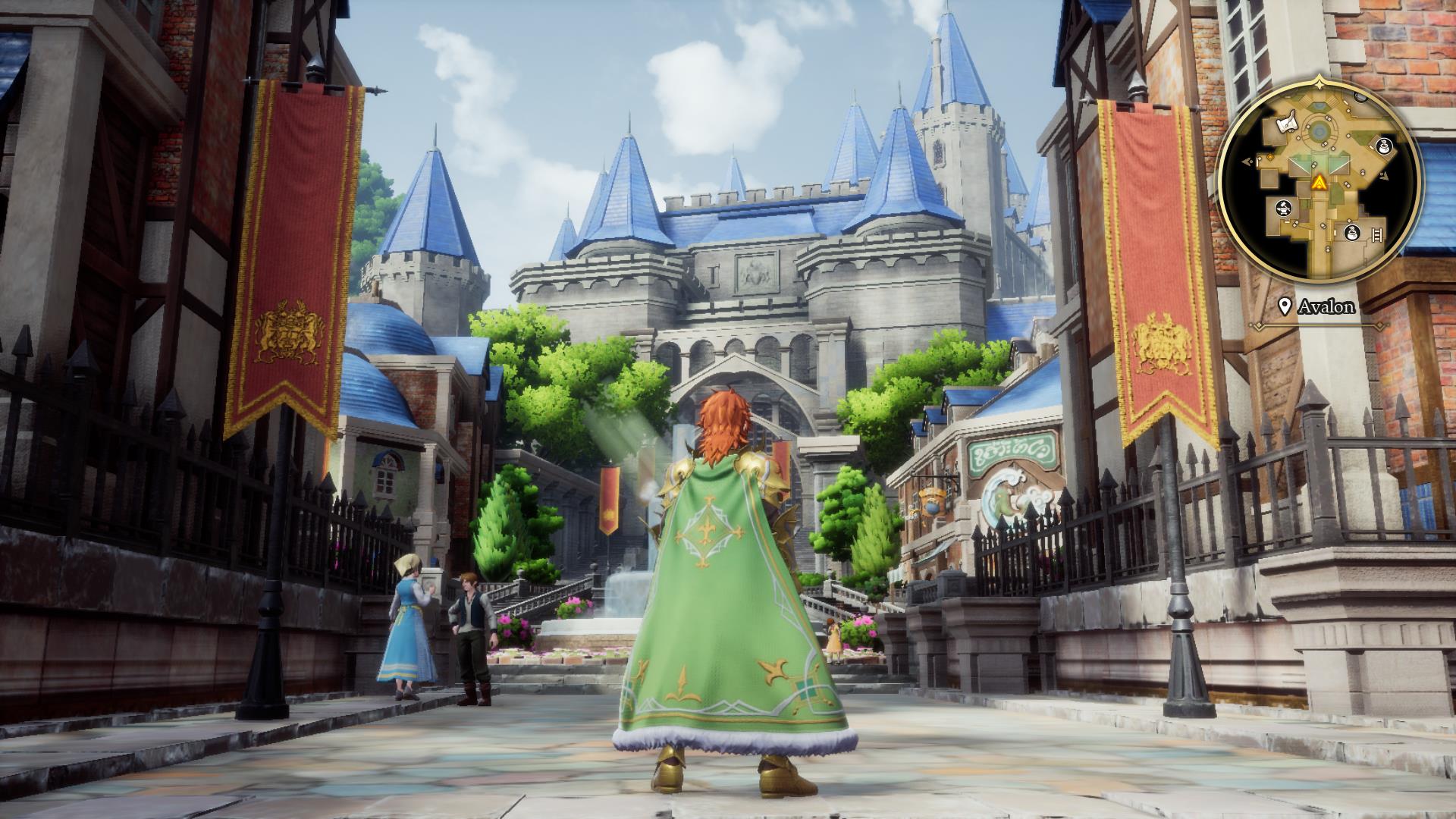Click the east exit arrow on the minimap
The width and height of the screenshot is (1456, 819).
coord(1385,176)
